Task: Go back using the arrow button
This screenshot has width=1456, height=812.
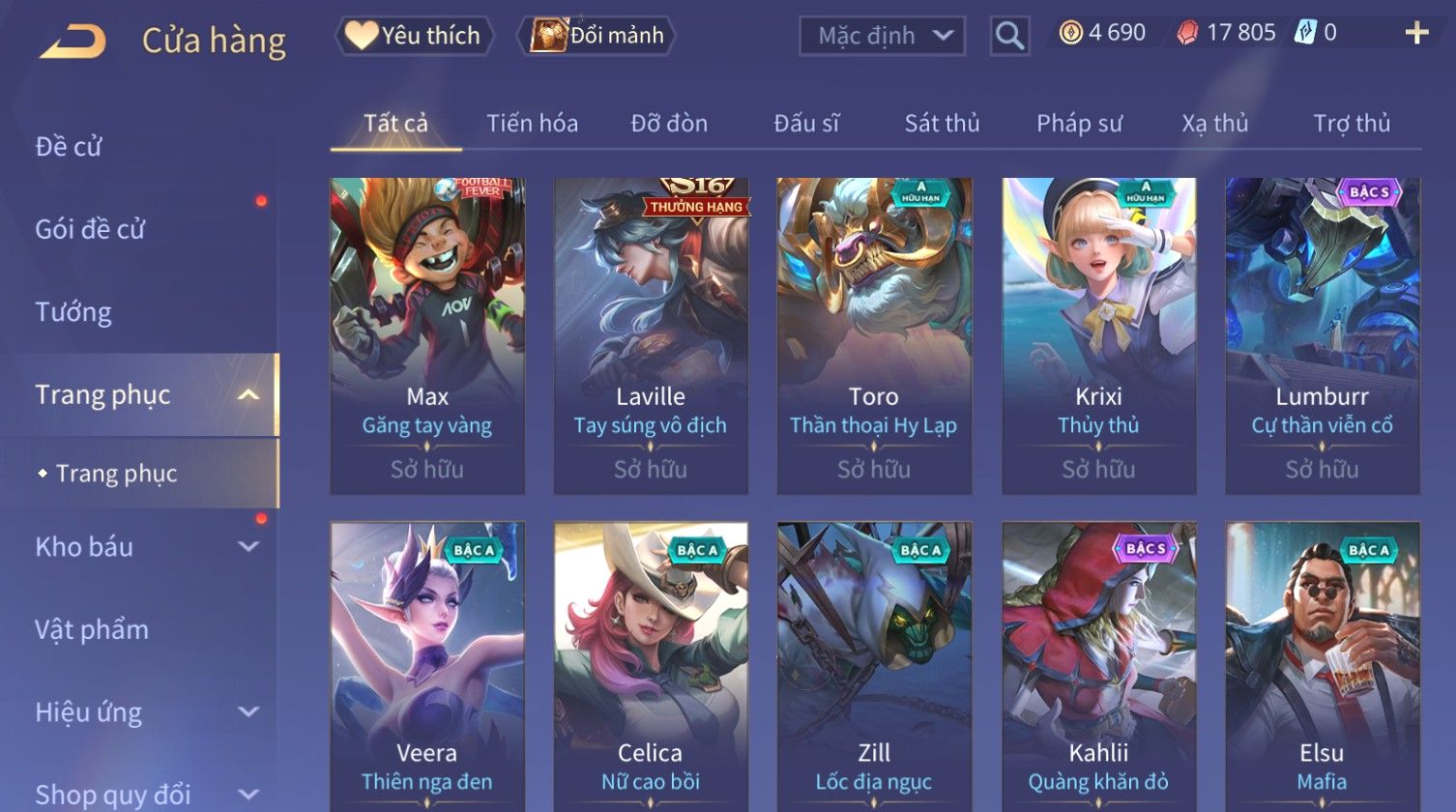Action: pos(73,41)
